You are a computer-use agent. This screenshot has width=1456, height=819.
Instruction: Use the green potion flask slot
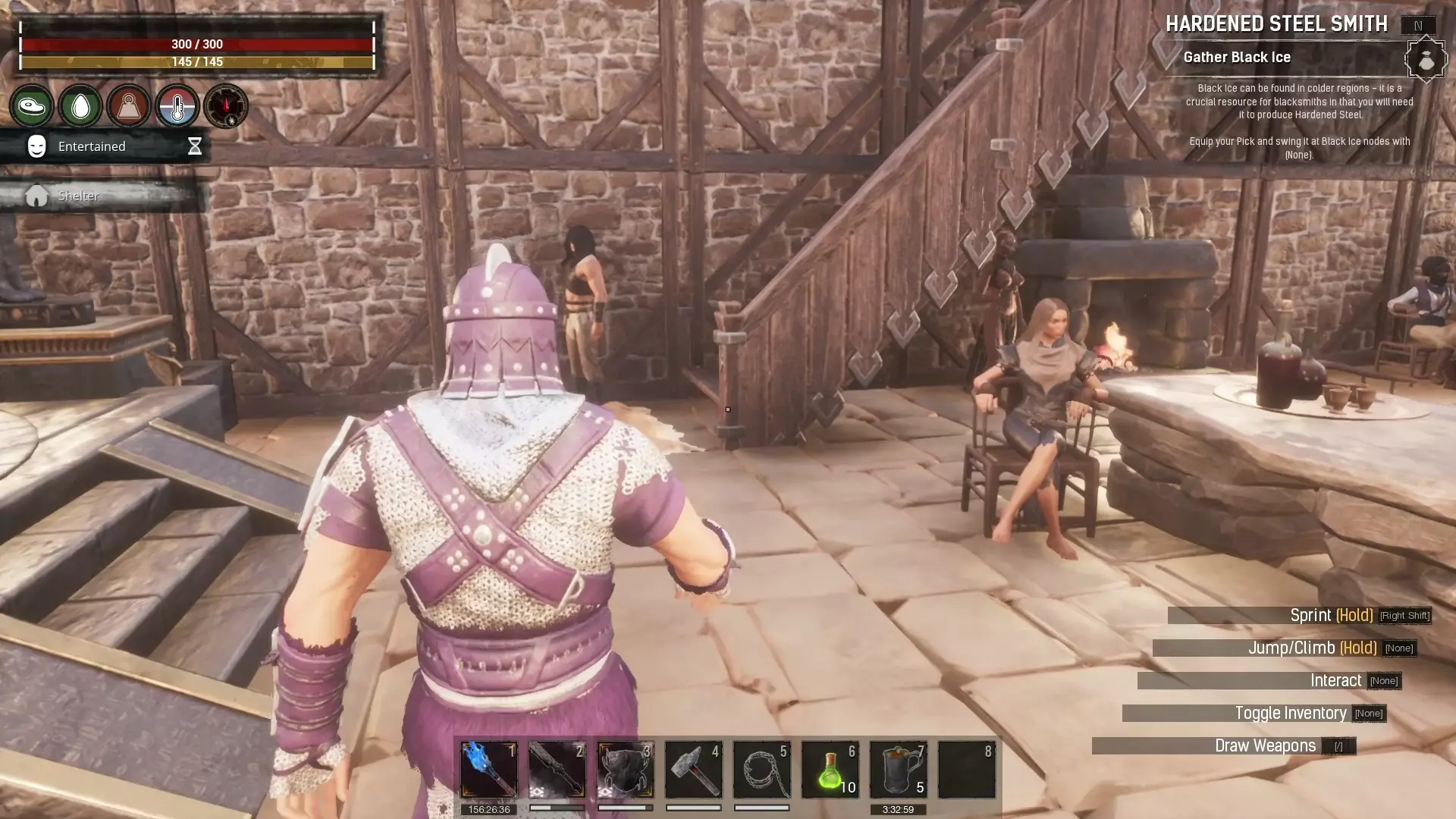830,770
